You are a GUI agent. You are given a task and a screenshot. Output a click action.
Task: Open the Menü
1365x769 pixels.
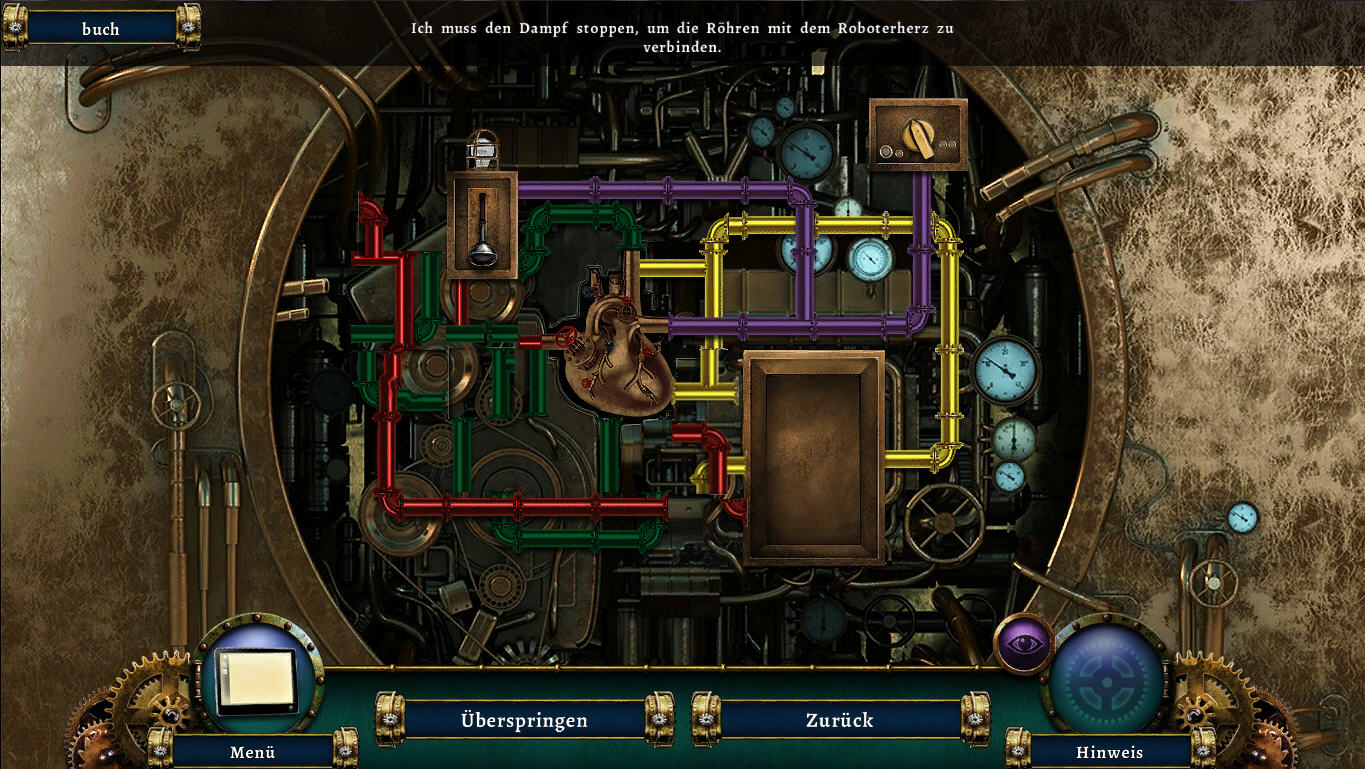click(x=252, y=752)
